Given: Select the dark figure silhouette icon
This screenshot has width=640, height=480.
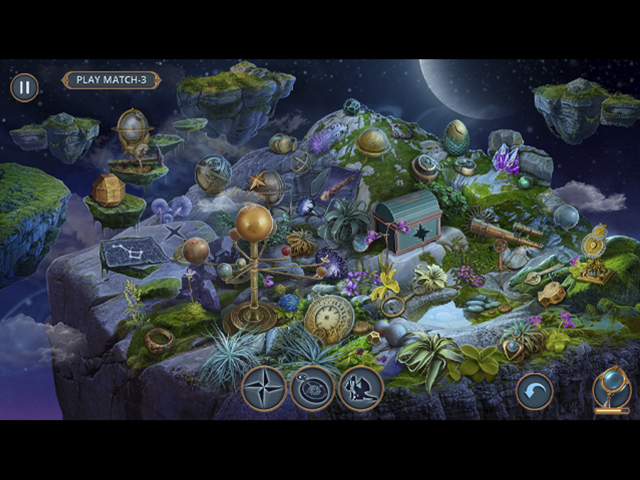Looking at the screenshot, I should click(x=360, y=388).
